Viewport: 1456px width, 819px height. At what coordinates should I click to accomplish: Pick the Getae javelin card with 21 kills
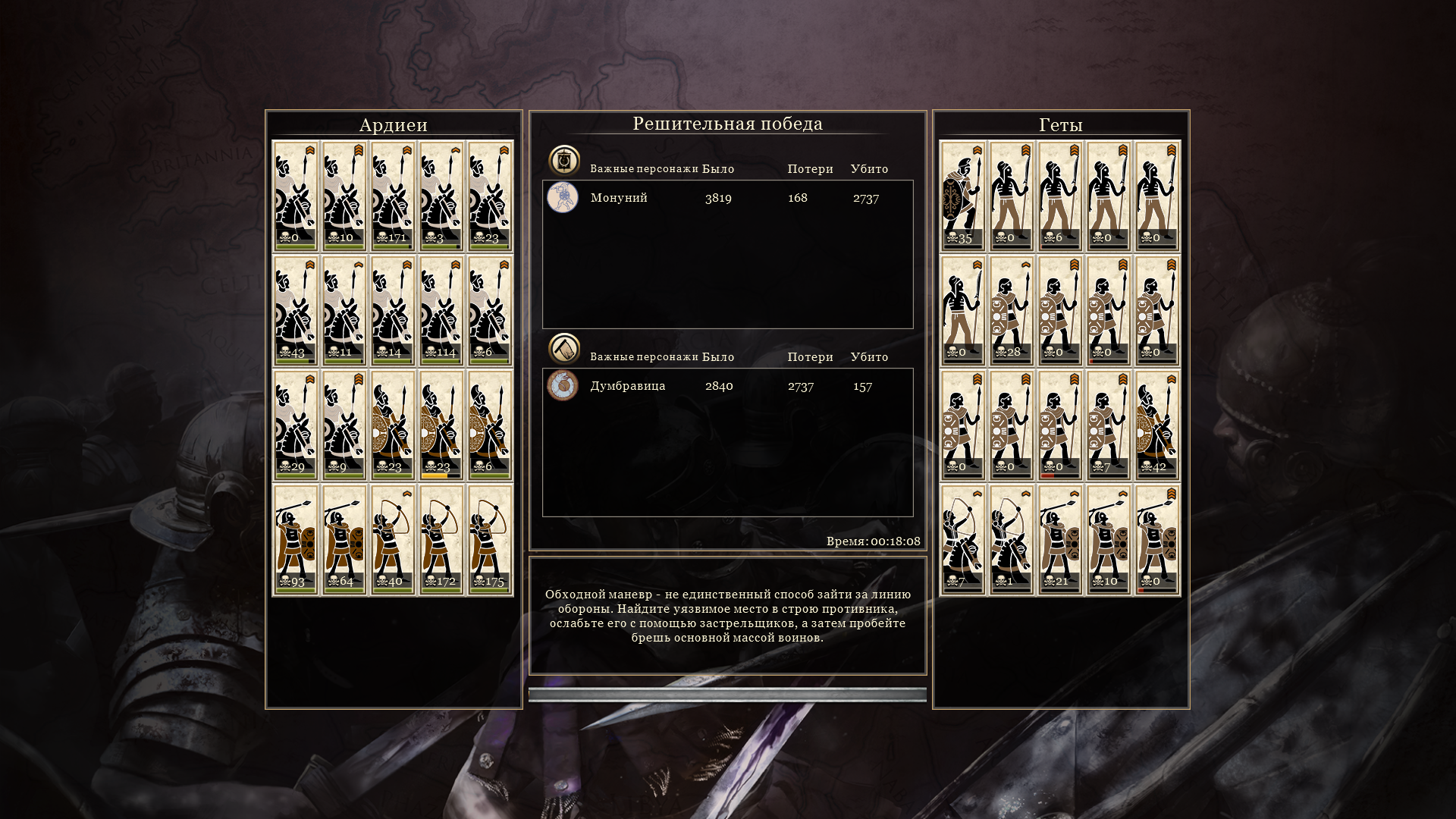point(1059,539)
